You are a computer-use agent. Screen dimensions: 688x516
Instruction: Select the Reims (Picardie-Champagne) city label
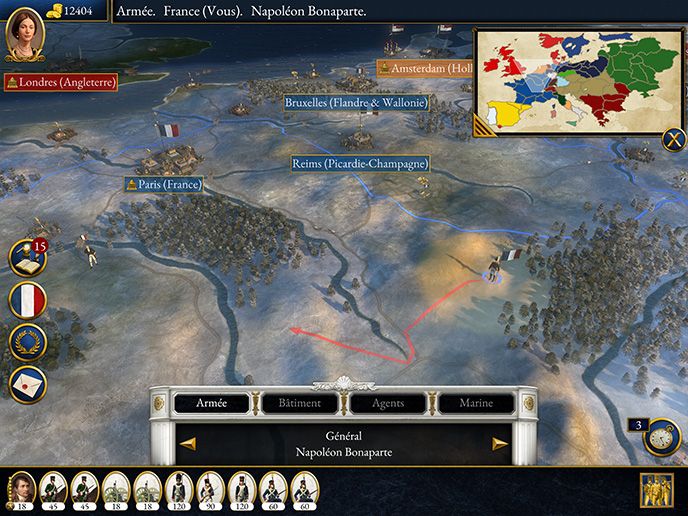pos(360,163)
